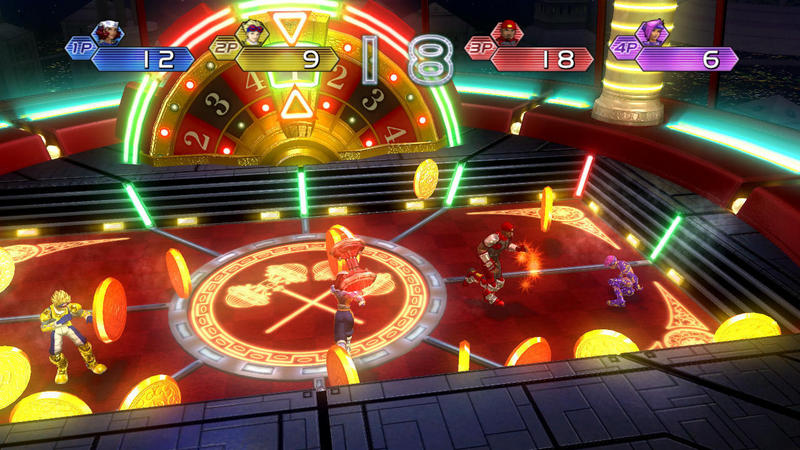Image resolution: width=800 pixels, height=450 pixels.
Task: Select the 1P player portrait
Action: [x=108, y=33]
